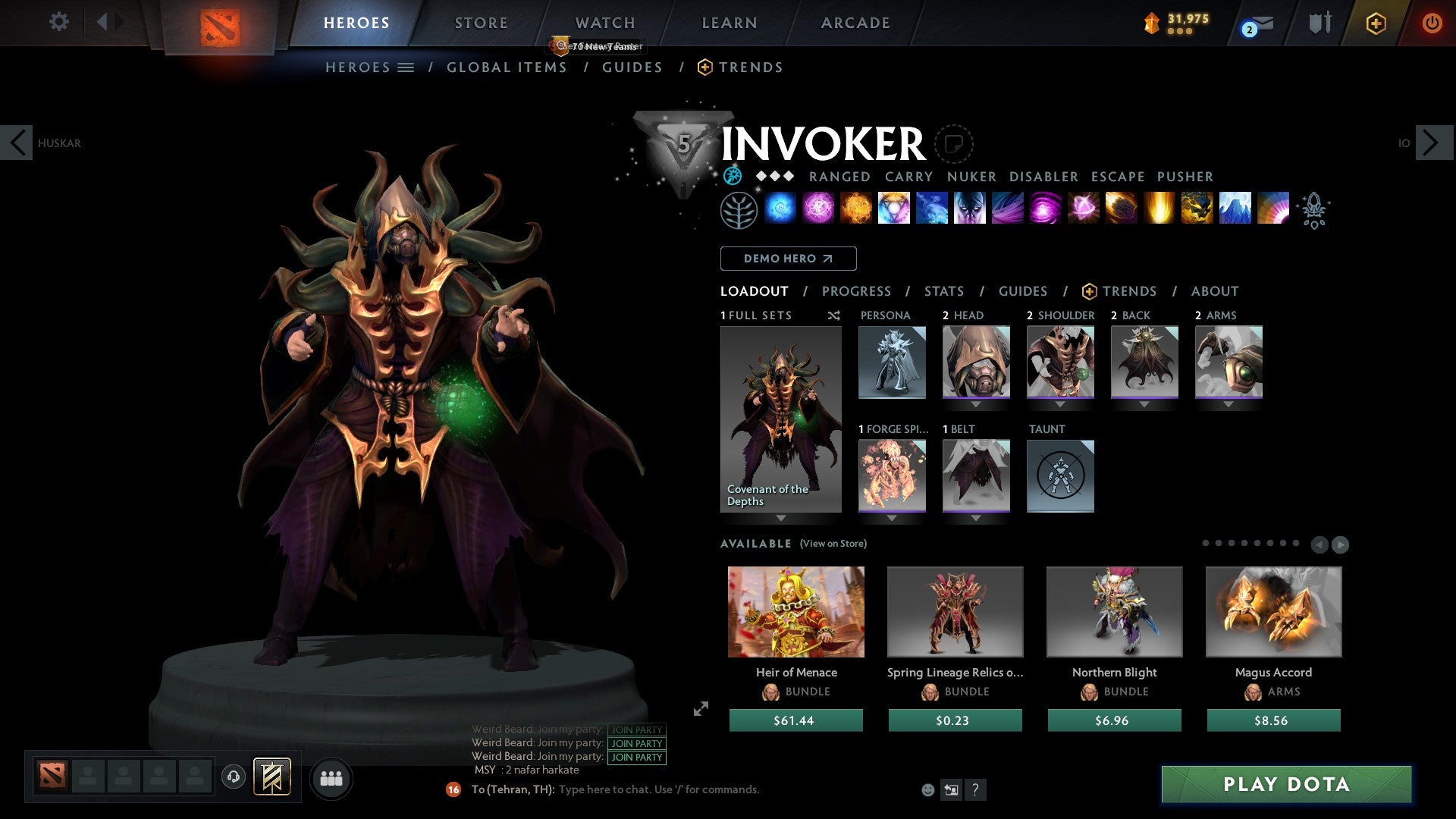Screen dimensions: 1456x819
Task: Toggle the loadout shuffle icon next to Full Sets
Action: pos(833,315)
